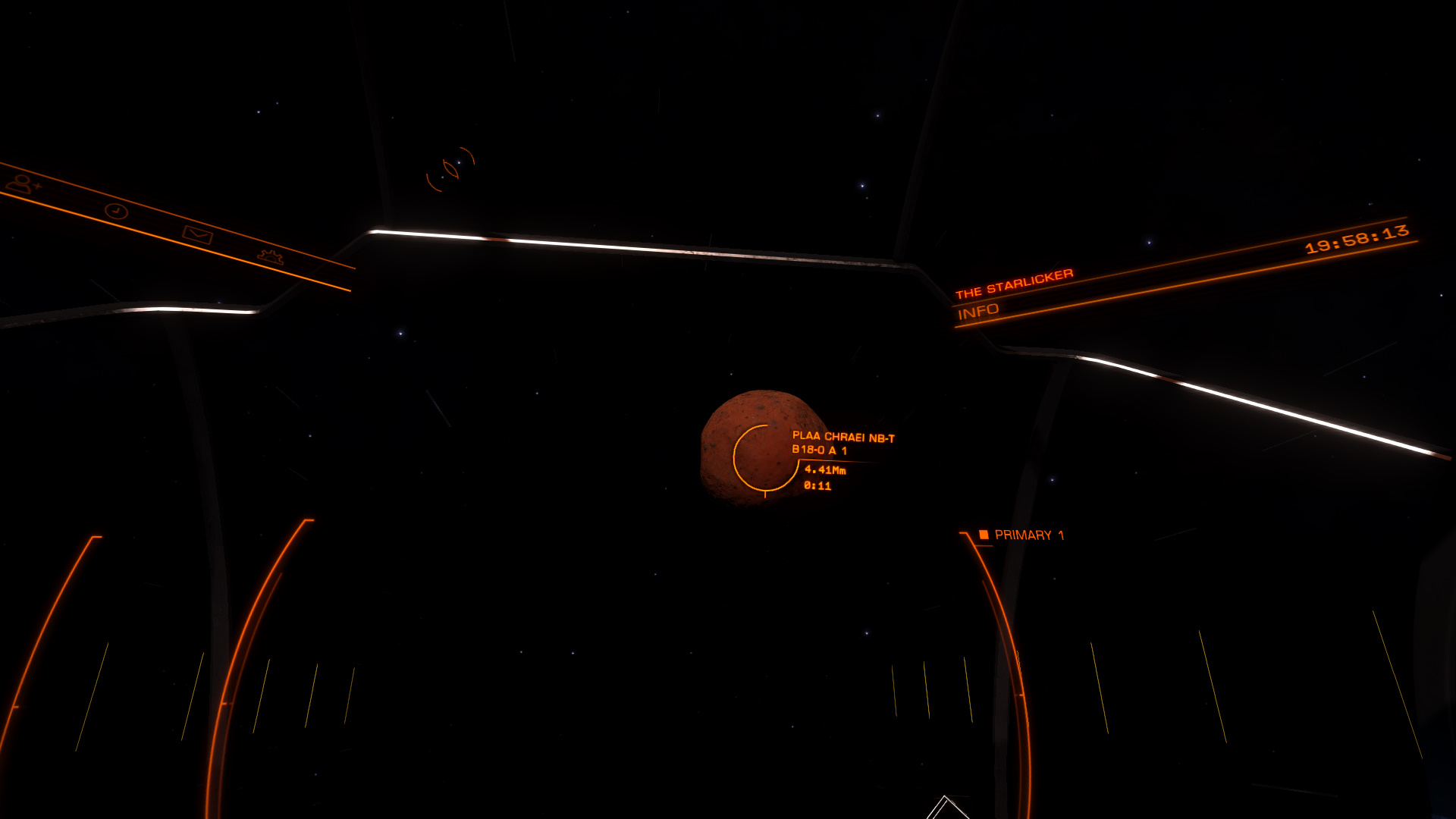The width and height of the screenshot is (1456, 819).
Task: Open the gear settings tab
Action: pyautogui.click(x=270, y=257)
